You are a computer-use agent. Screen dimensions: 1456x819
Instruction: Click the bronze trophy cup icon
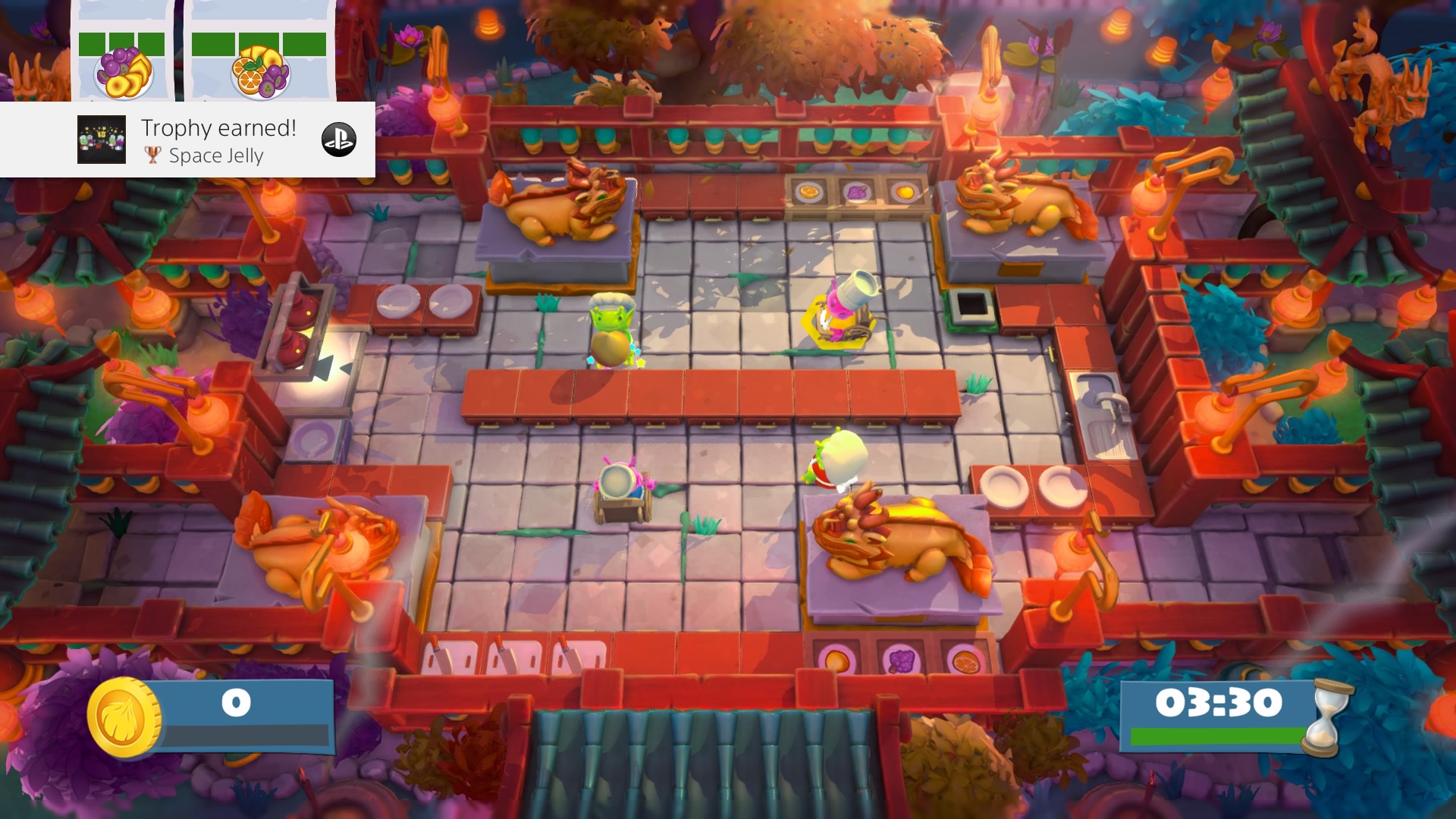pos(153,156)
